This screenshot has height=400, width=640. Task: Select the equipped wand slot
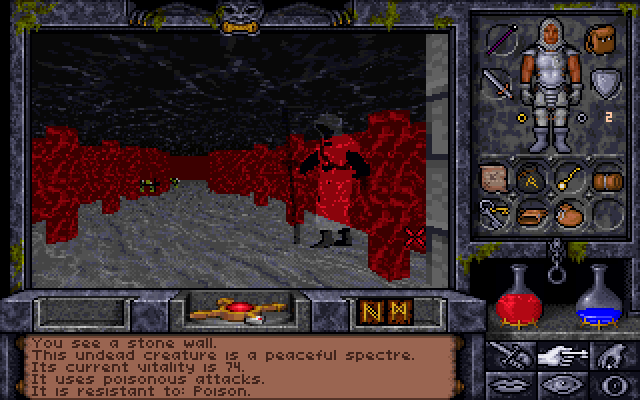coord(500,41)
